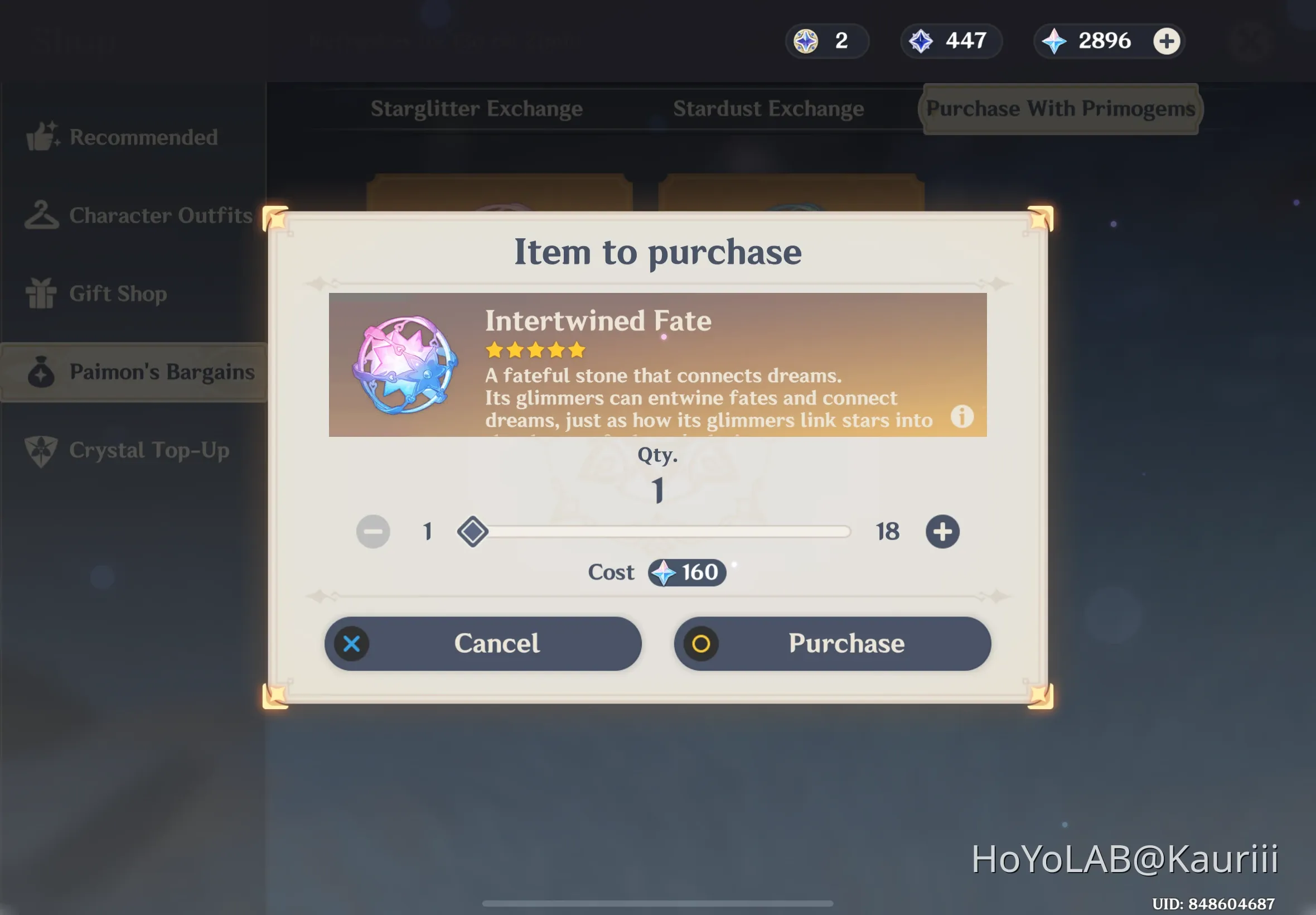Select the Crystal Top-Up emblem icon
The height and width of the screenshot is (915, 1316).
pyautogui.click(x=42, y=451)
